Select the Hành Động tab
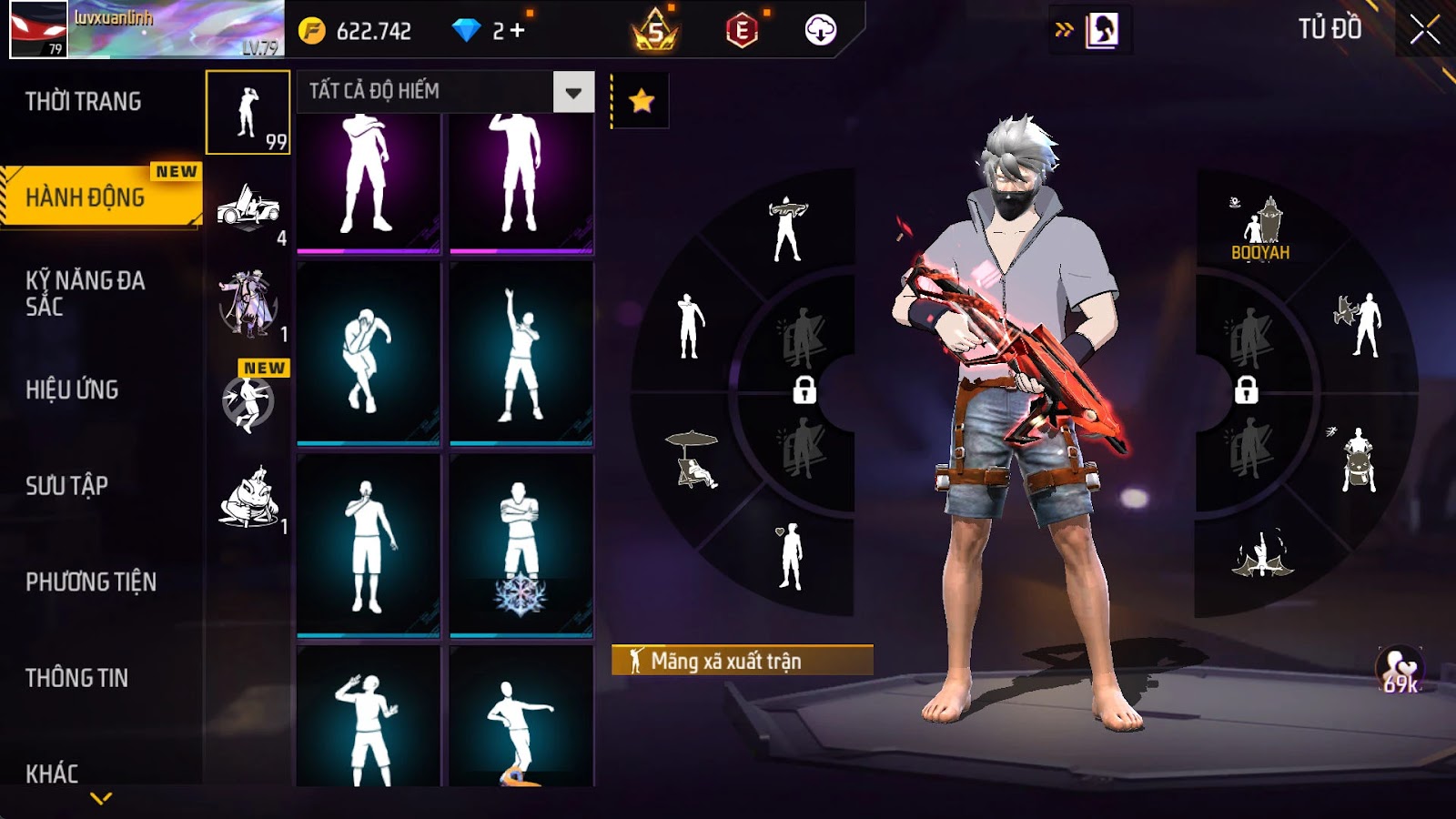 tap(86, 197)
